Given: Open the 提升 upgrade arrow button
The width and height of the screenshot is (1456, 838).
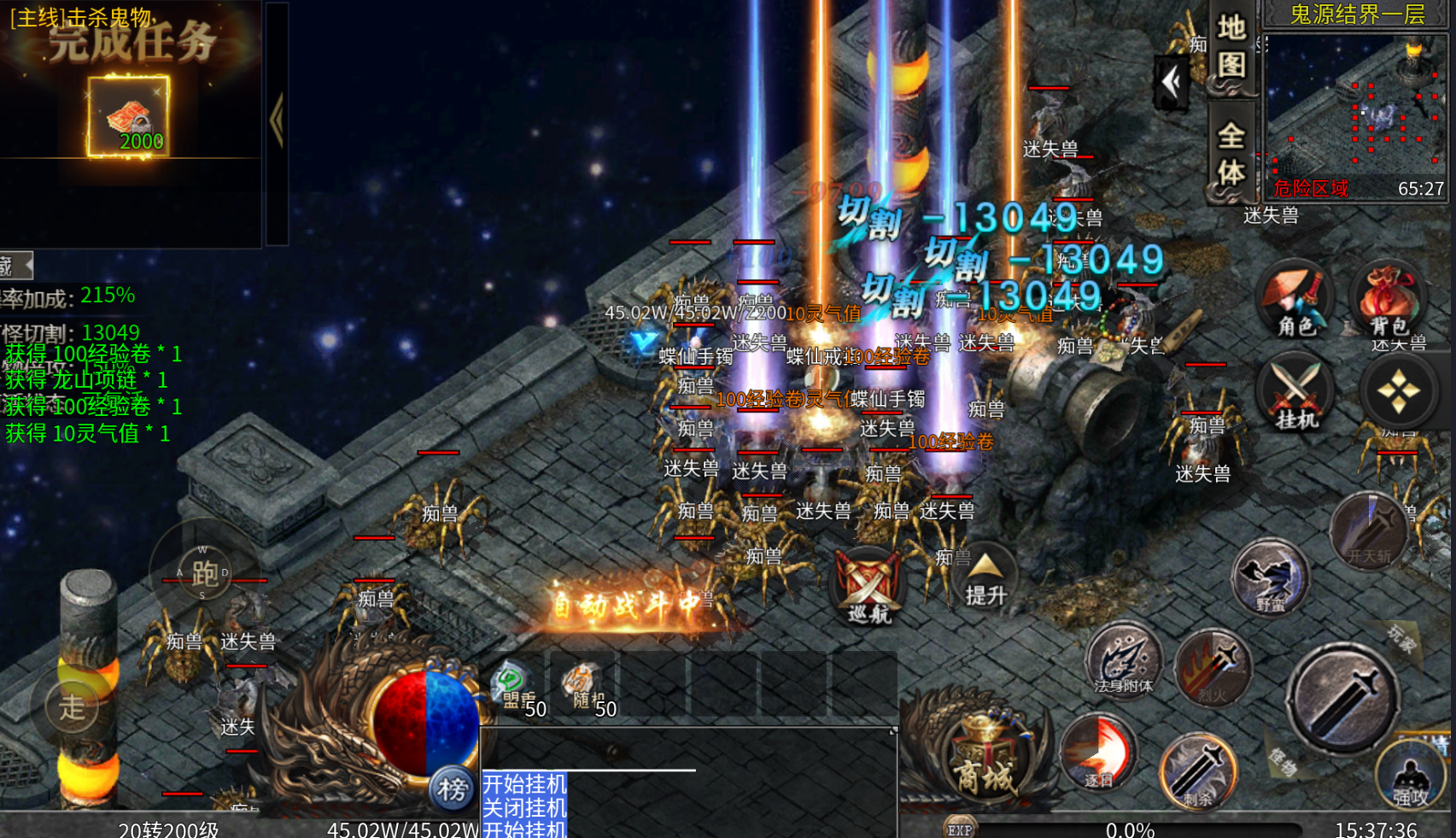Looking at the screenshot, I should (x=985, y=577).
